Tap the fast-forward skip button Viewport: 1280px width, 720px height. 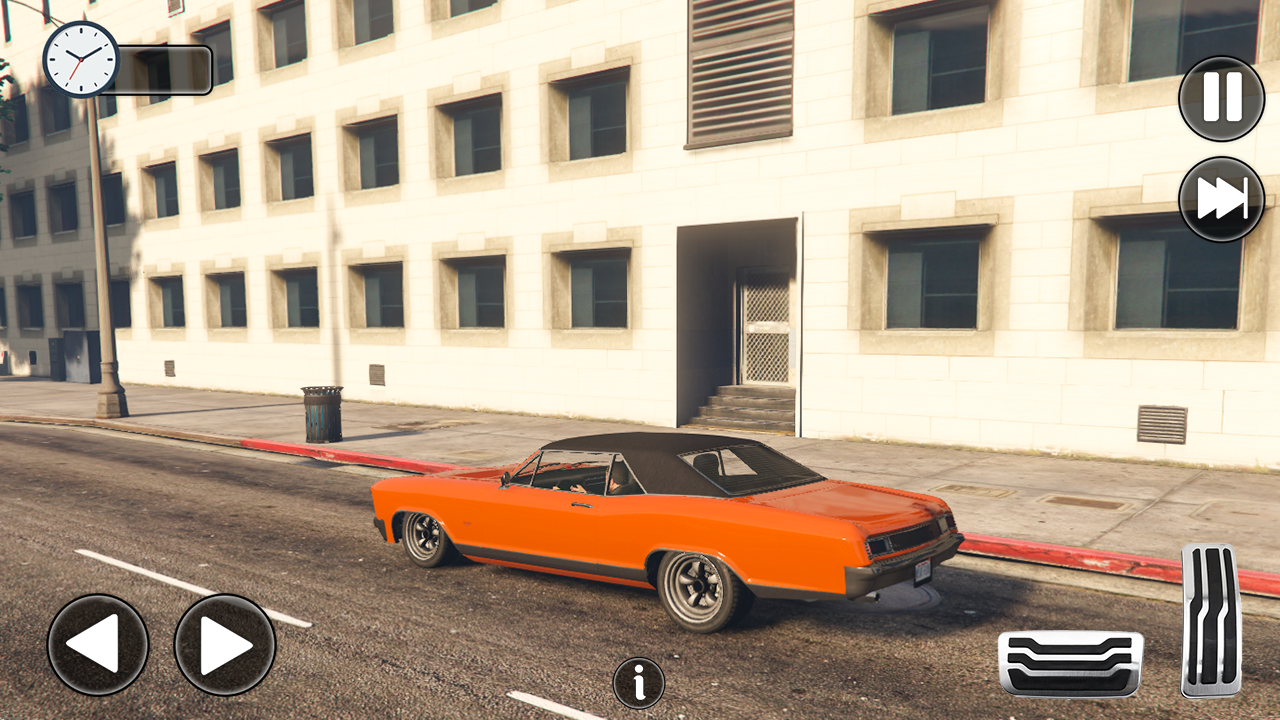pos(1221,199)
